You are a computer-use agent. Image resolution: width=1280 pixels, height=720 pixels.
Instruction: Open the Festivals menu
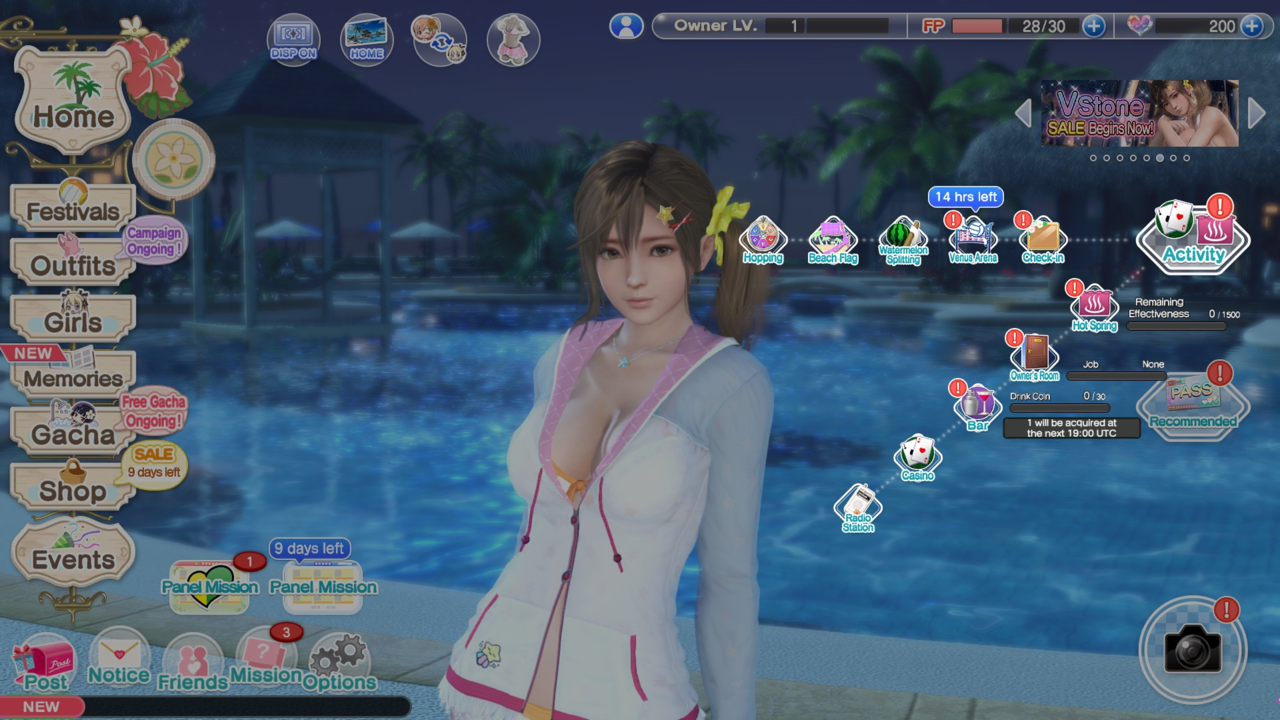pos(72,210)
